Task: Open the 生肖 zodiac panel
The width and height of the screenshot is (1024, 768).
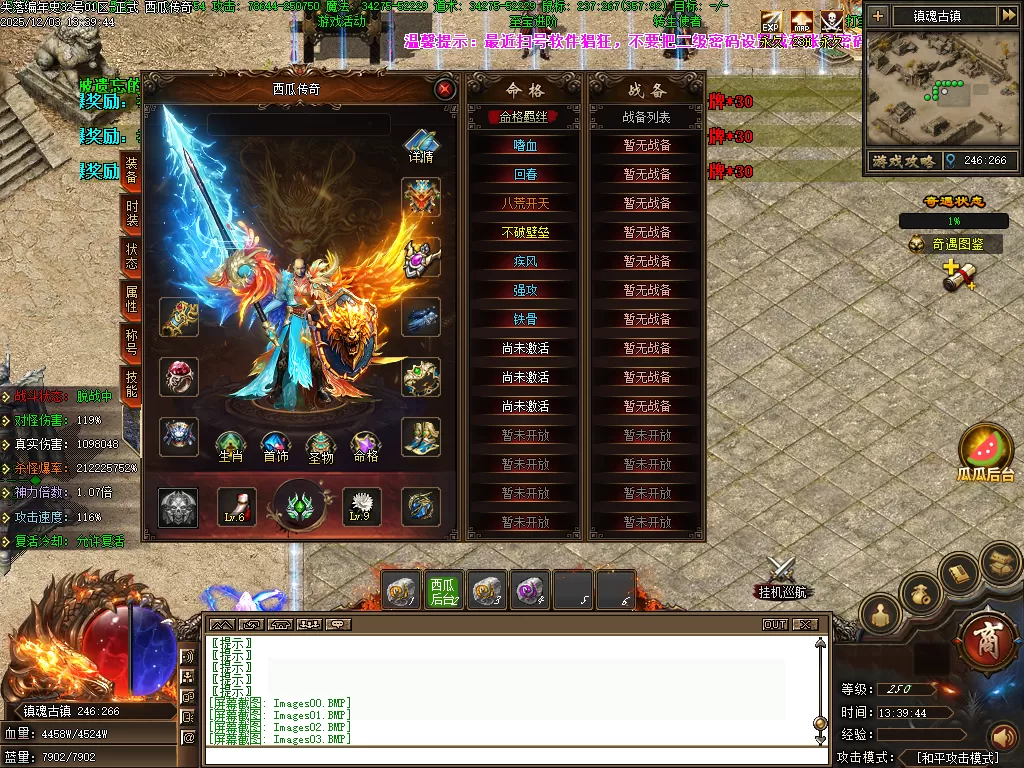Action: [230, 447]
